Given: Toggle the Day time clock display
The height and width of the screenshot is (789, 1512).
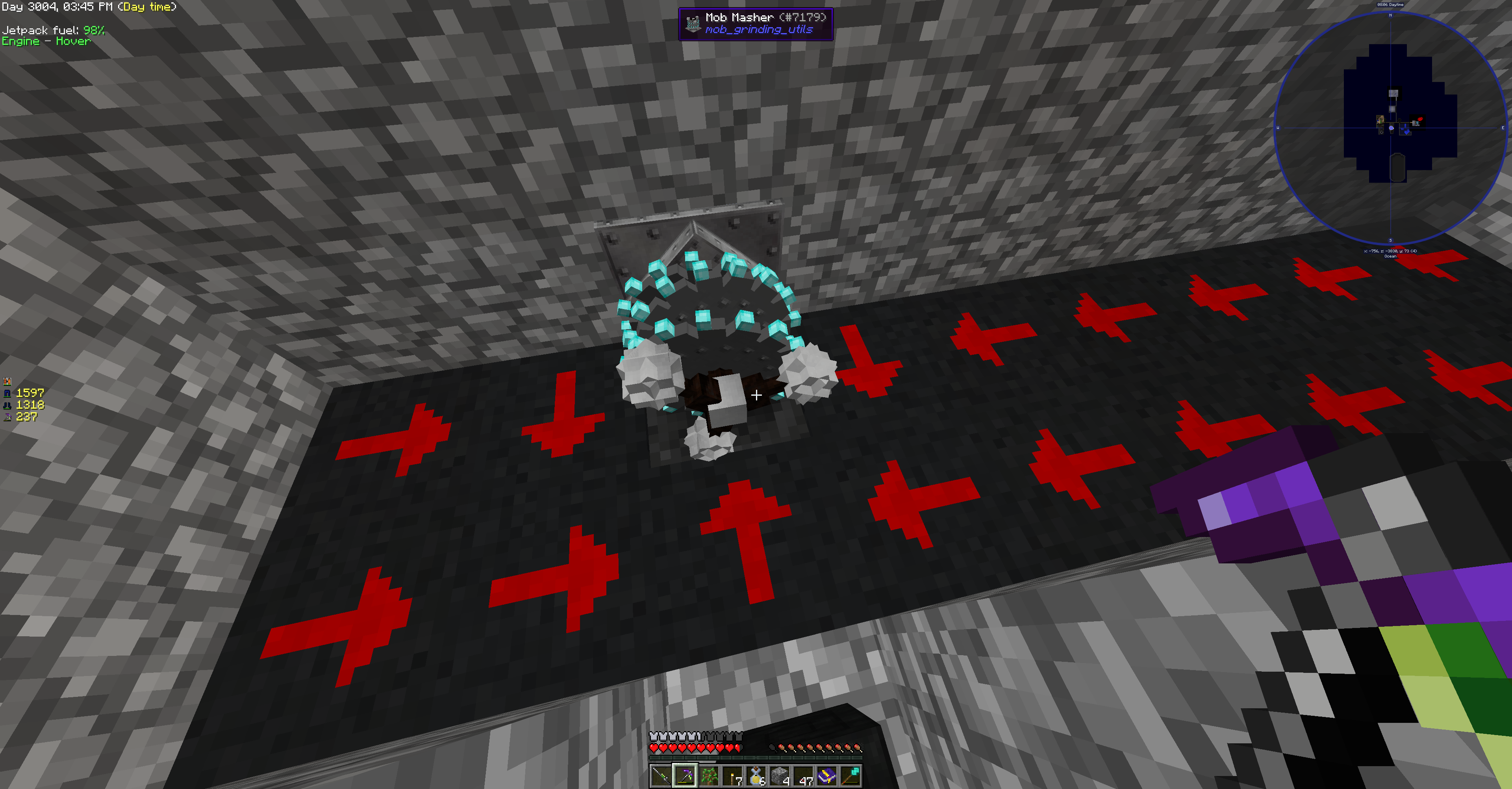Looking at the screenshot, I should [x=88, y=7].
